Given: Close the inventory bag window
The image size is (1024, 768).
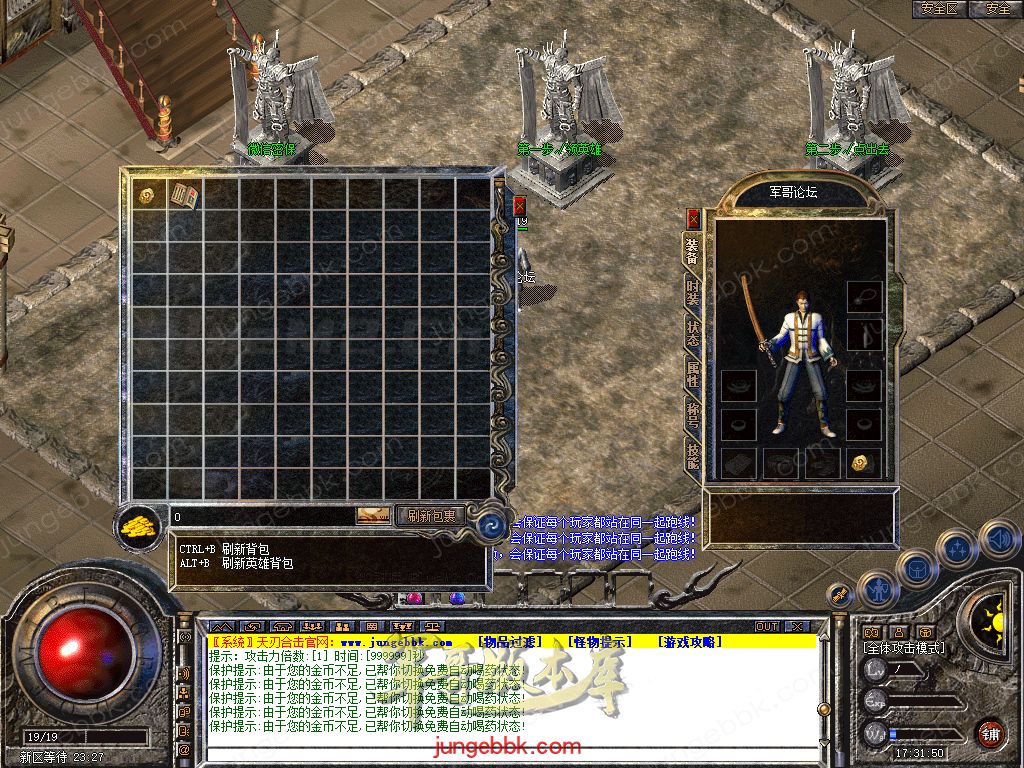Looking at the screenshot, I should tap(520, 206).
